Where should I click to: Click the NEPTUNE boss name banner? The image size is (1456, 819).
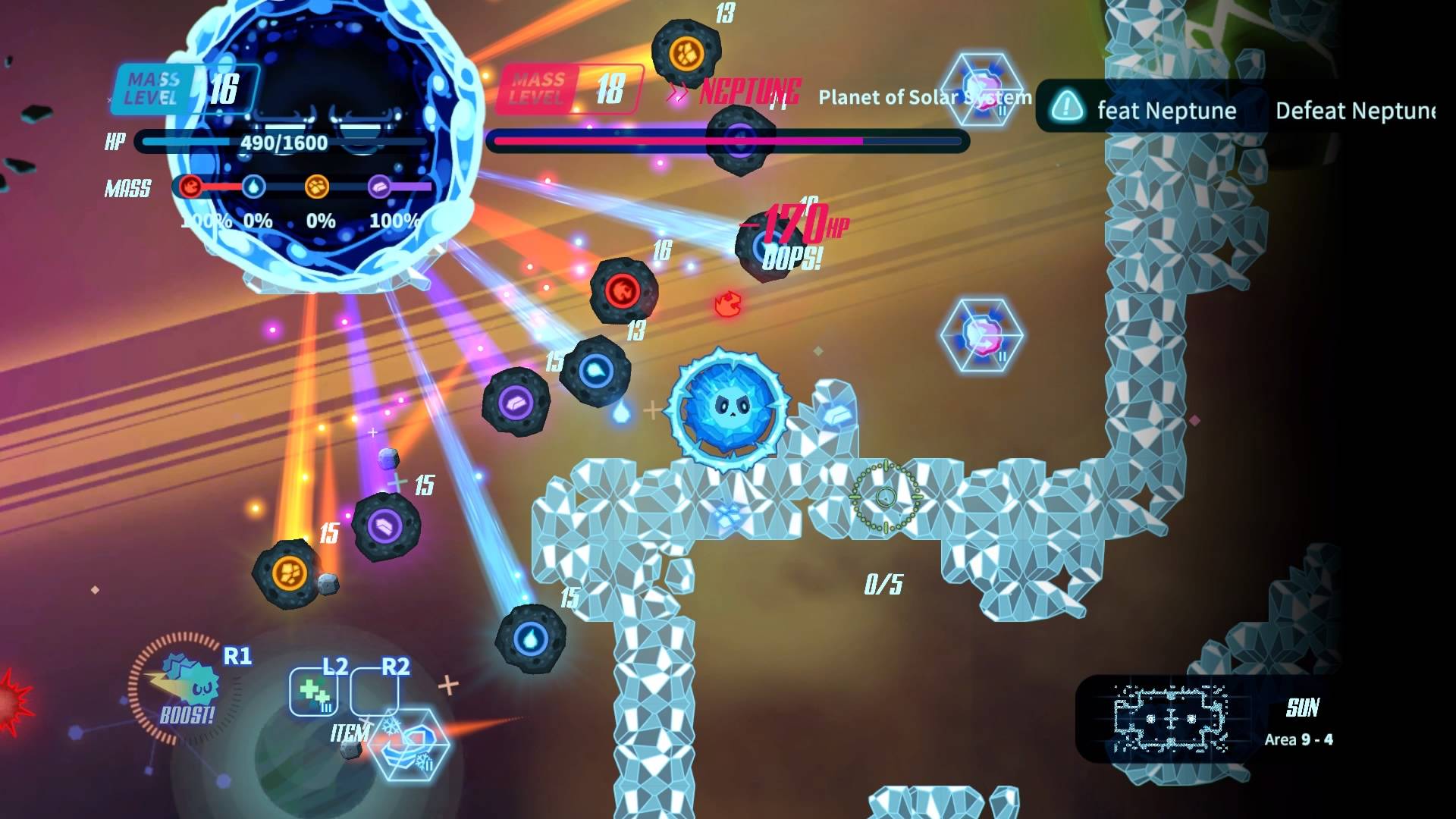point(747,93)
